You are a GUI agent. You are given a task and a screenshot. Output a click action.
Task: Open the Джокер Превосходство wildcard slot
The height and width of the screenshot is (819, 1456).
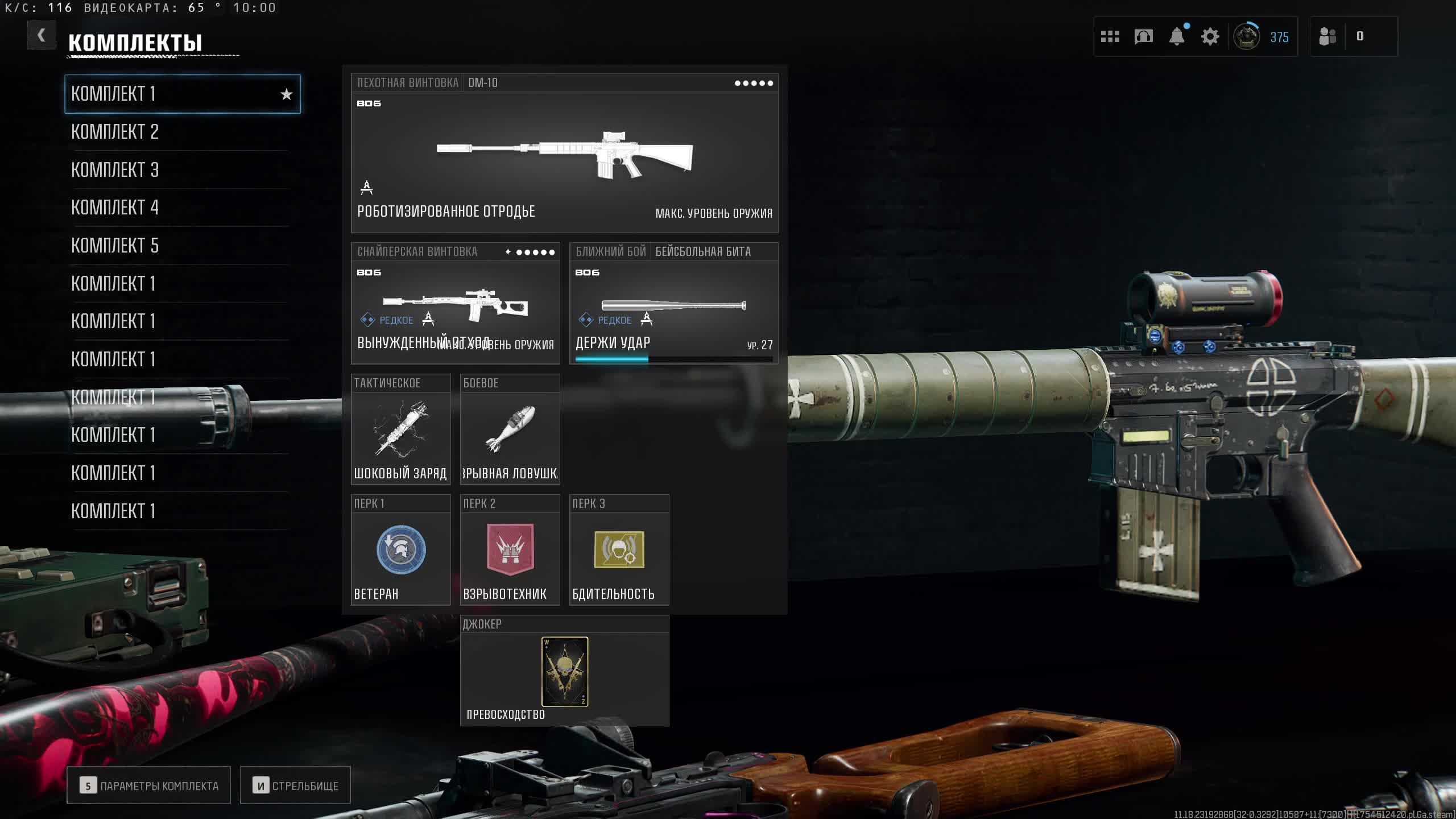[x=564, y=671]
